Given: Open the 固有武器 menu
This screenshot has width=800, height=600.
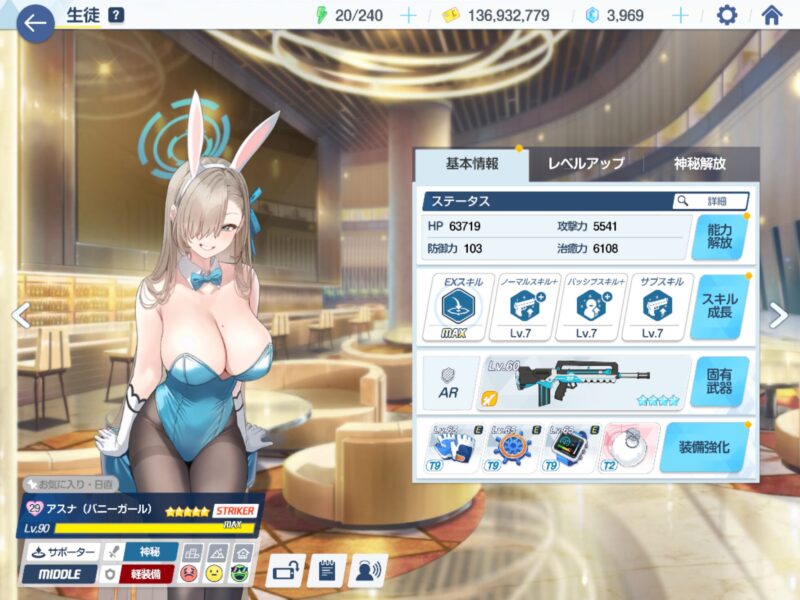Looking at the screenshot, I should 719,382.
